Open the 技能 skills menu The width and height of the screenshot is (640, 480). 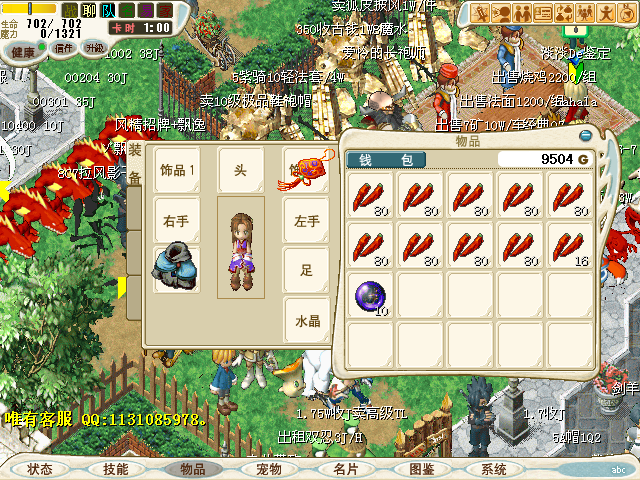click(116, 469)
